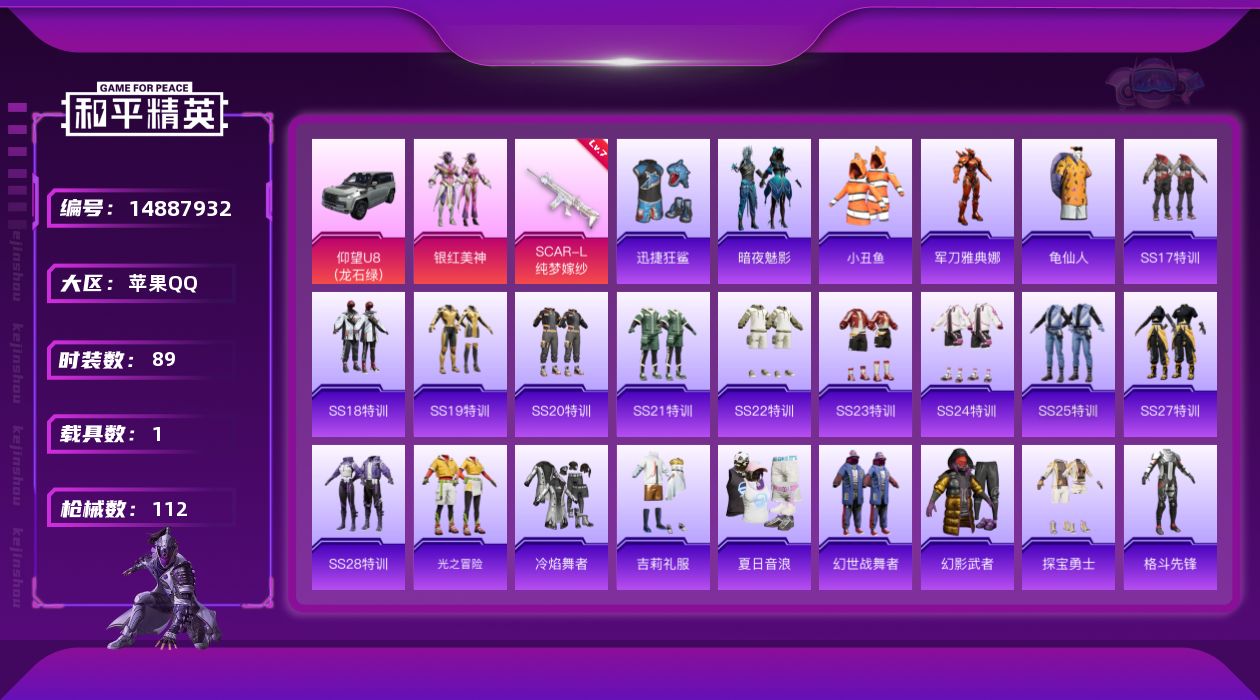Select the SS27特训 outfit card
The image size is (1260, 700).
1170,364
